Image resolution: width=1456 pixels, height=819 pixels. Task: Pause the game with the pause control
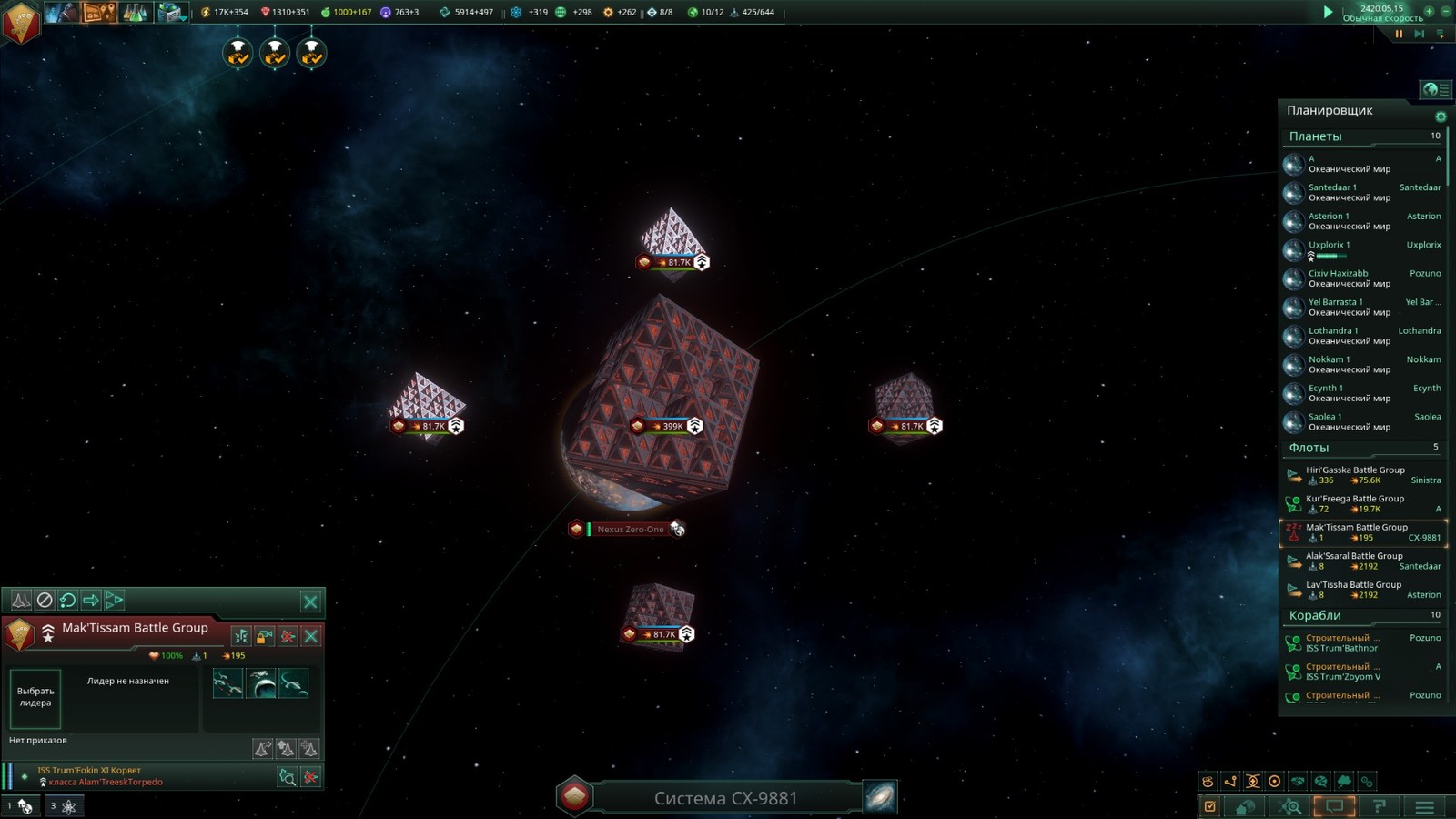tap(1399, 34)
